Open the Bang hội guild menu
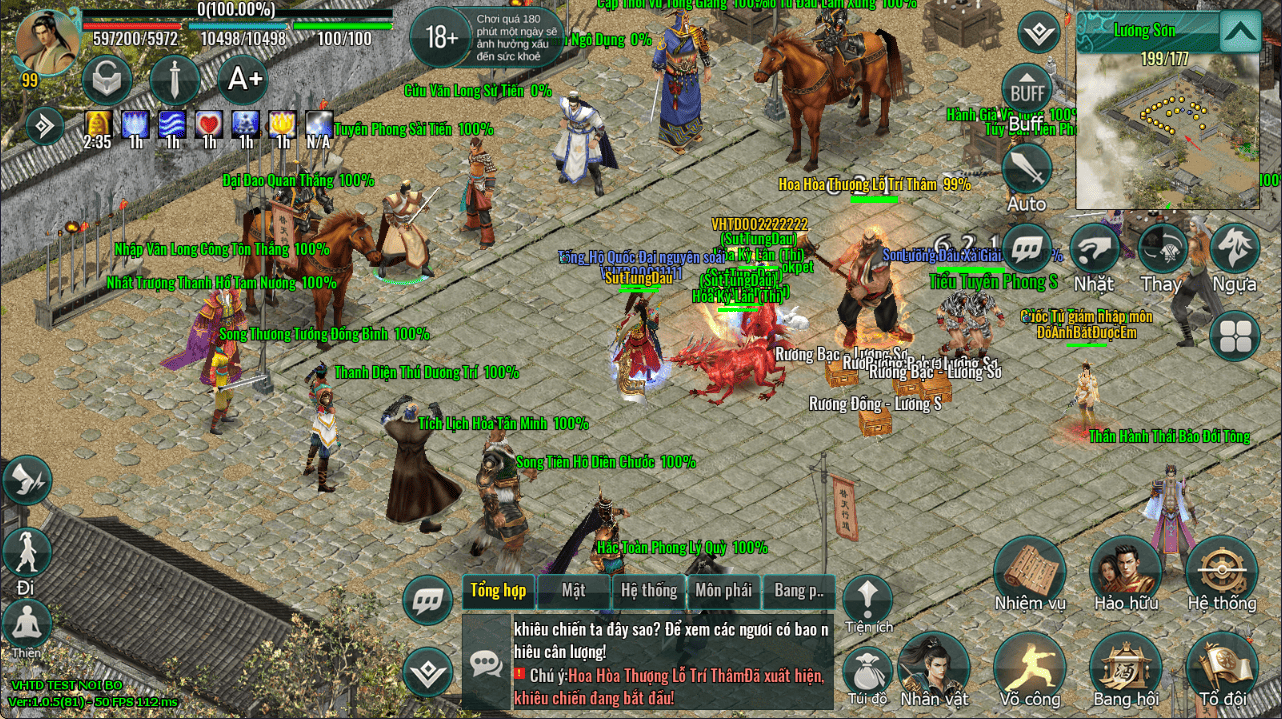Screen dimensions: 1282x719 1125,666
